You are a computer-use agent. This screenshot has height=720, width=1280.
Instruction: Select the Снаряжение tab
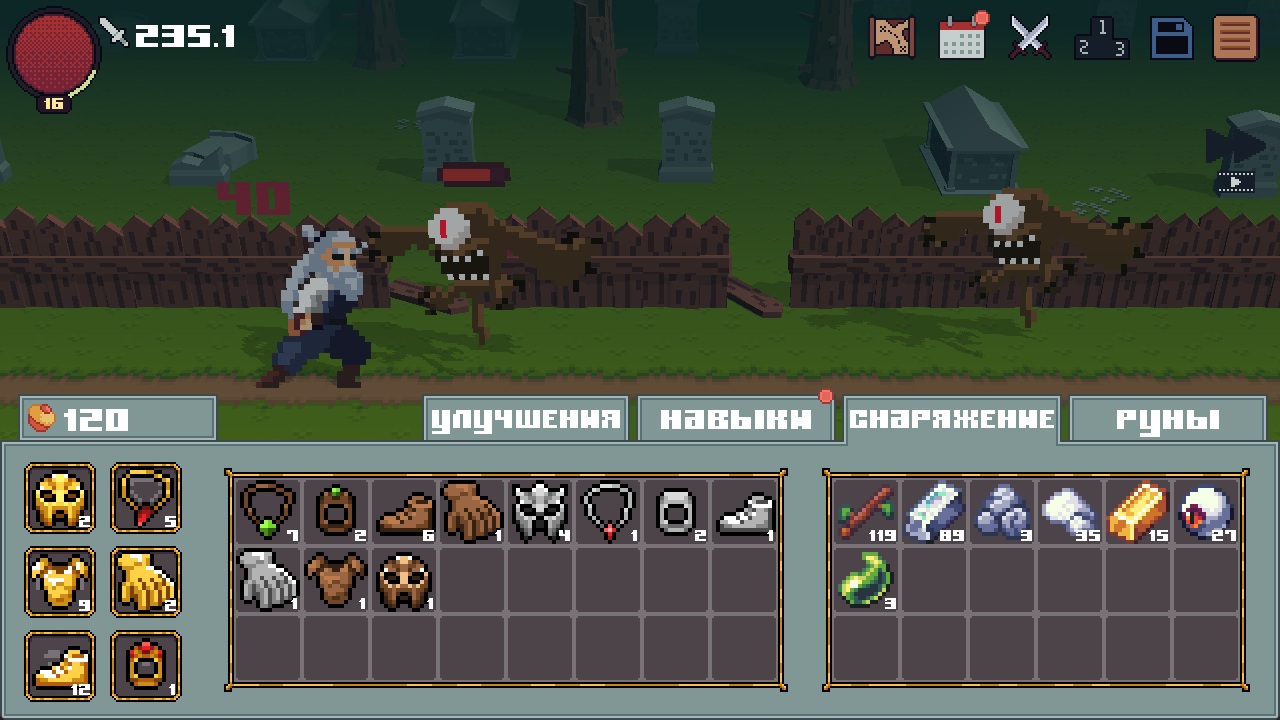coord(951,419)
